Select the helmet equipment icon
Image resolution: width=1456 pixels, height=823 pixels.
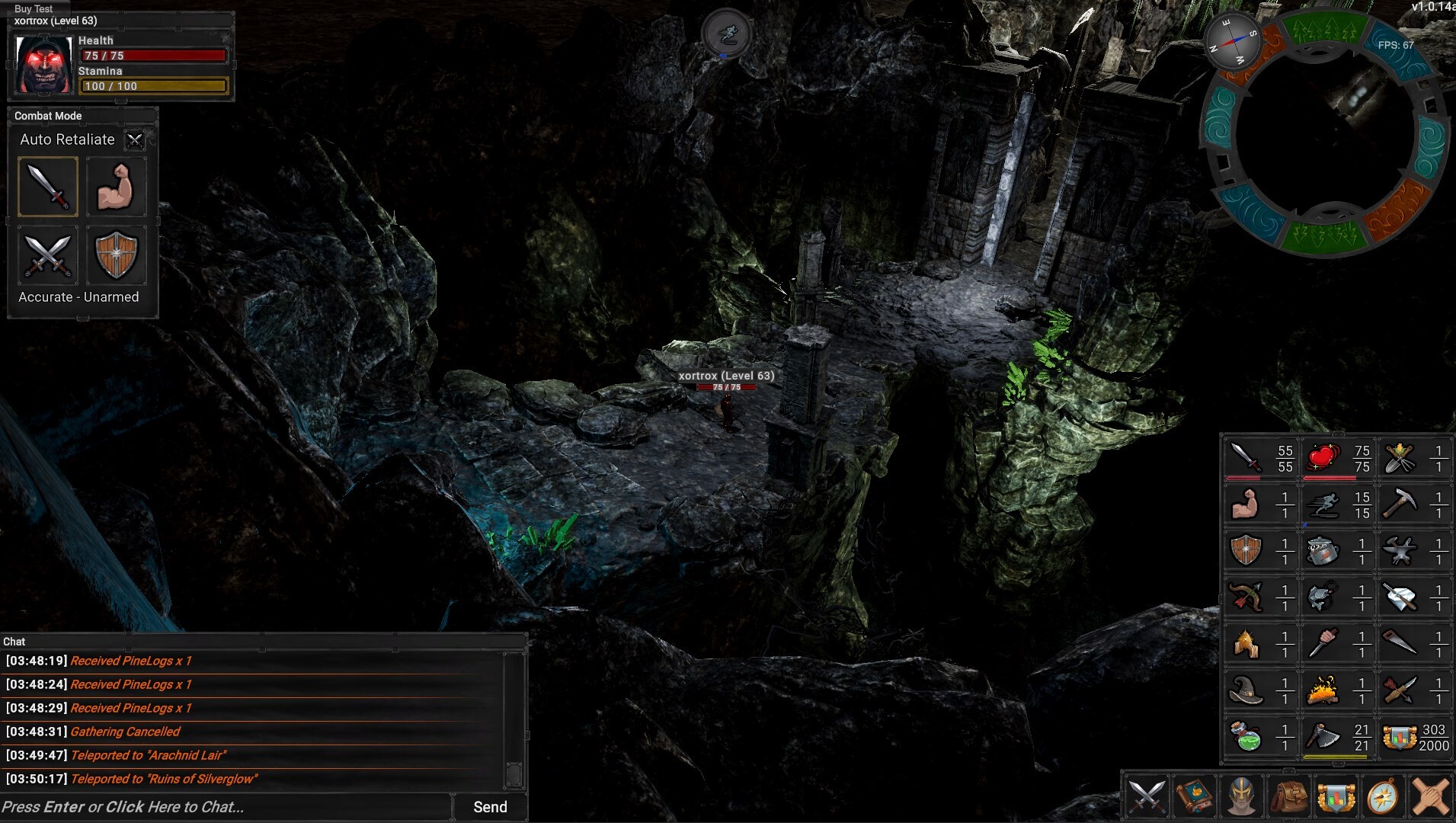click(1242, 797)
